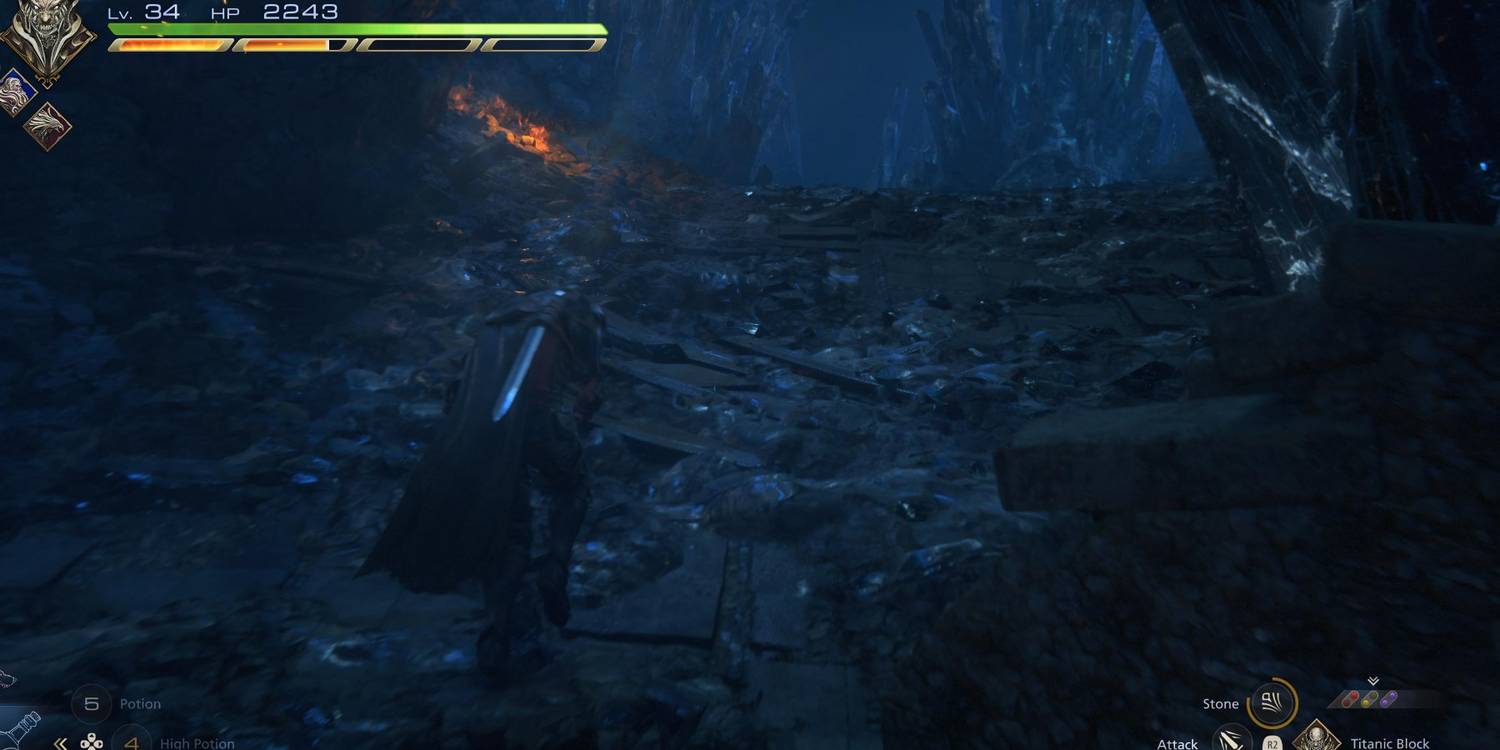Click the d-pad controller icon
Screen dimensions: 1500x750
tap(92, 743)
